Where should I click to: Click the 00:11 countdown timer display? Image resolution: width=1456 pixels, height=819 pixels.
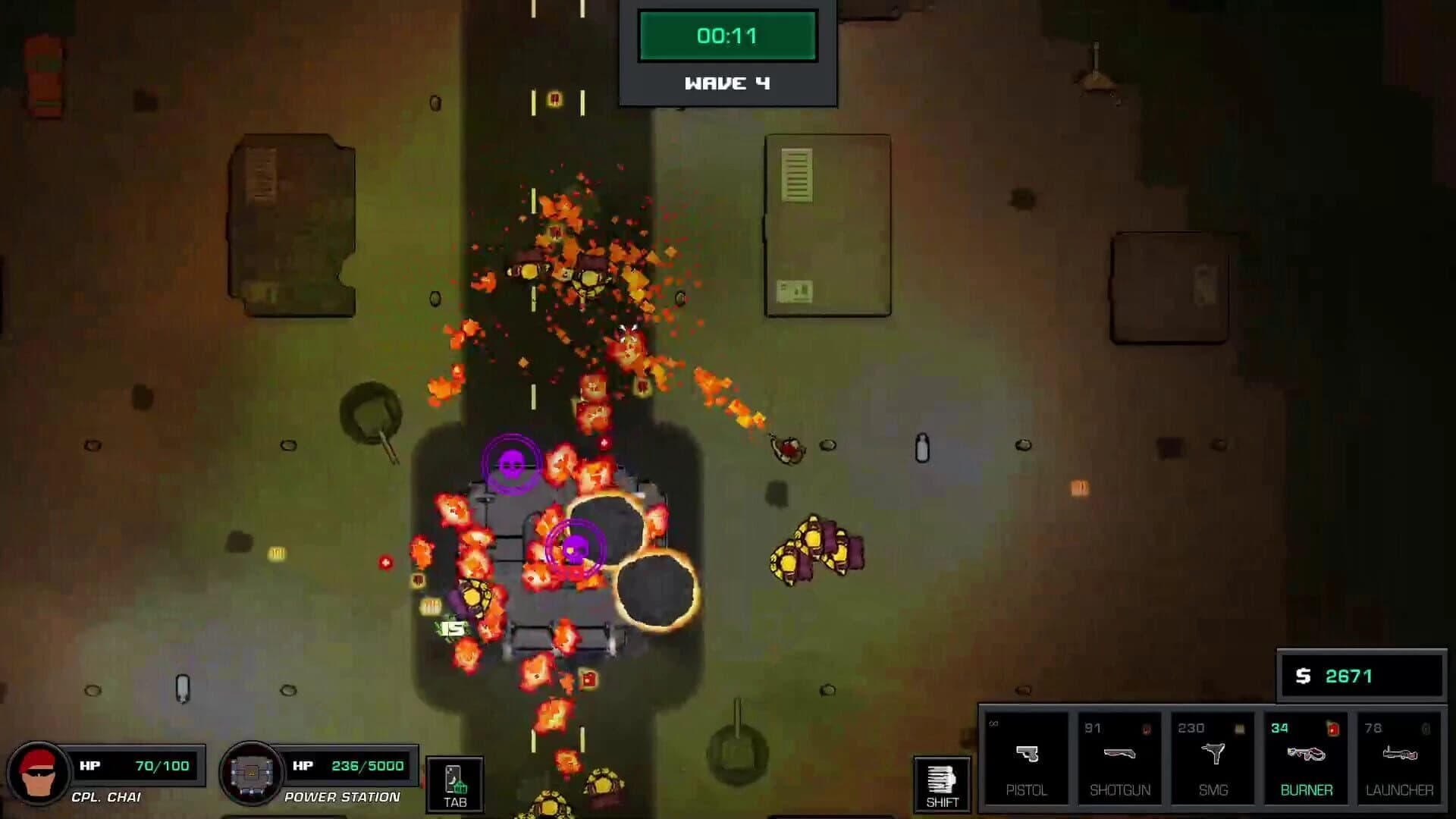727,36
